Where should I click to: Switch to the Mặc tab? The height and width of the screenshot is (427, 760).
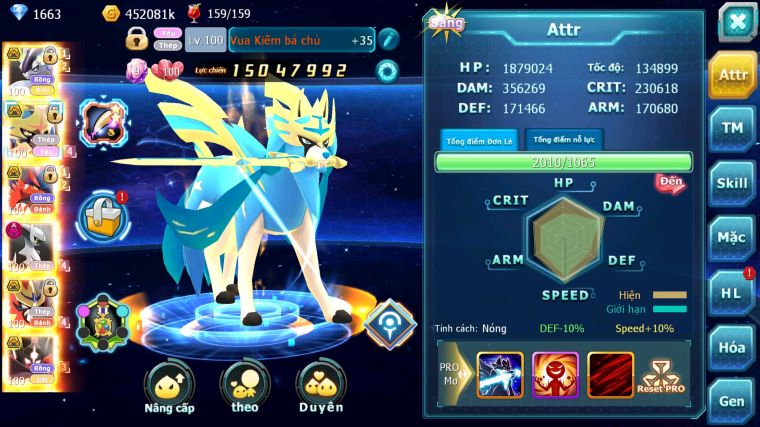point(732,238)
